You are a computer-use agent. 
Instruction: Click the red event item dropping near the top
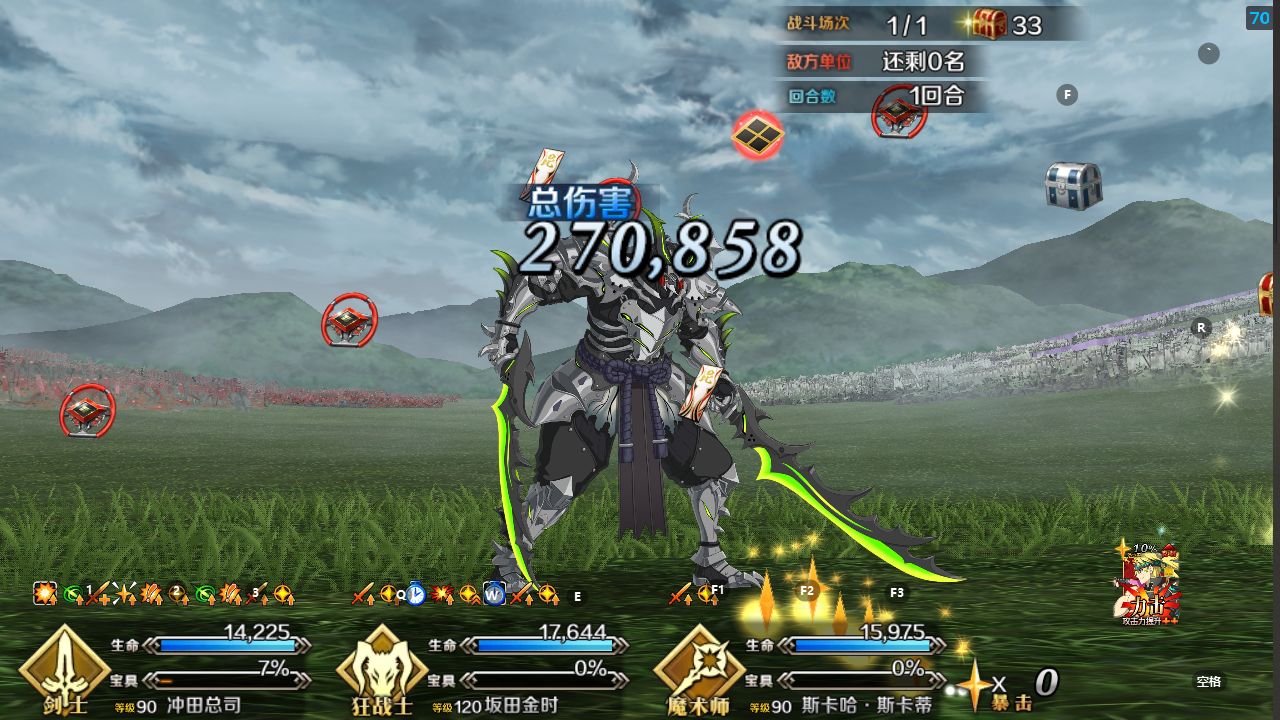click(x=758, y=135)
